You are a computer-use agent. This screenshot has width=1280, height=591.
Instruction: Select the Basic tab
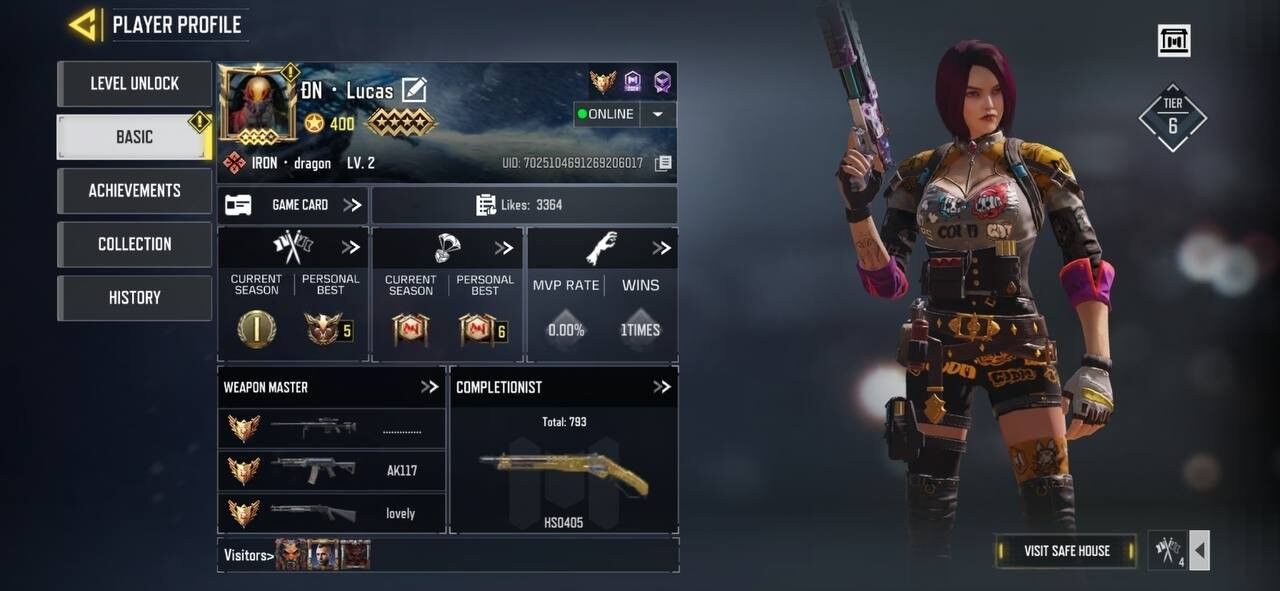coord(134,137)
